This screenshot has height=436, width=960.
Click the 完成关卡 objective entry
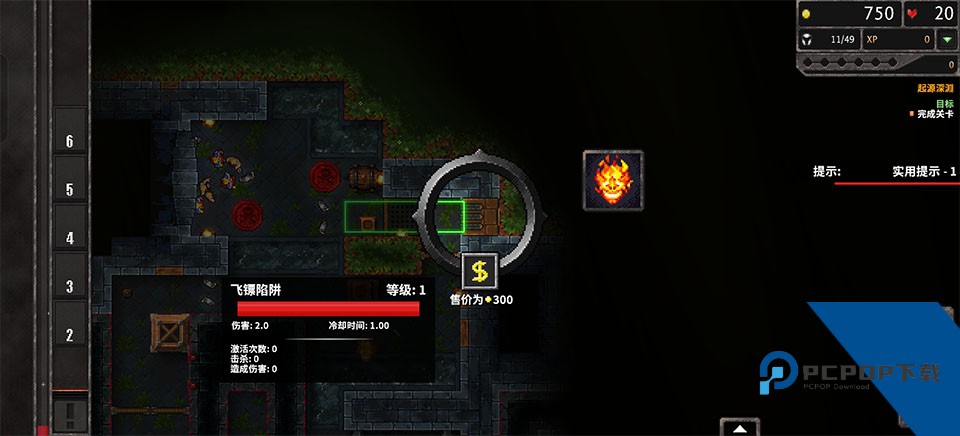click(x=933, y=114)
